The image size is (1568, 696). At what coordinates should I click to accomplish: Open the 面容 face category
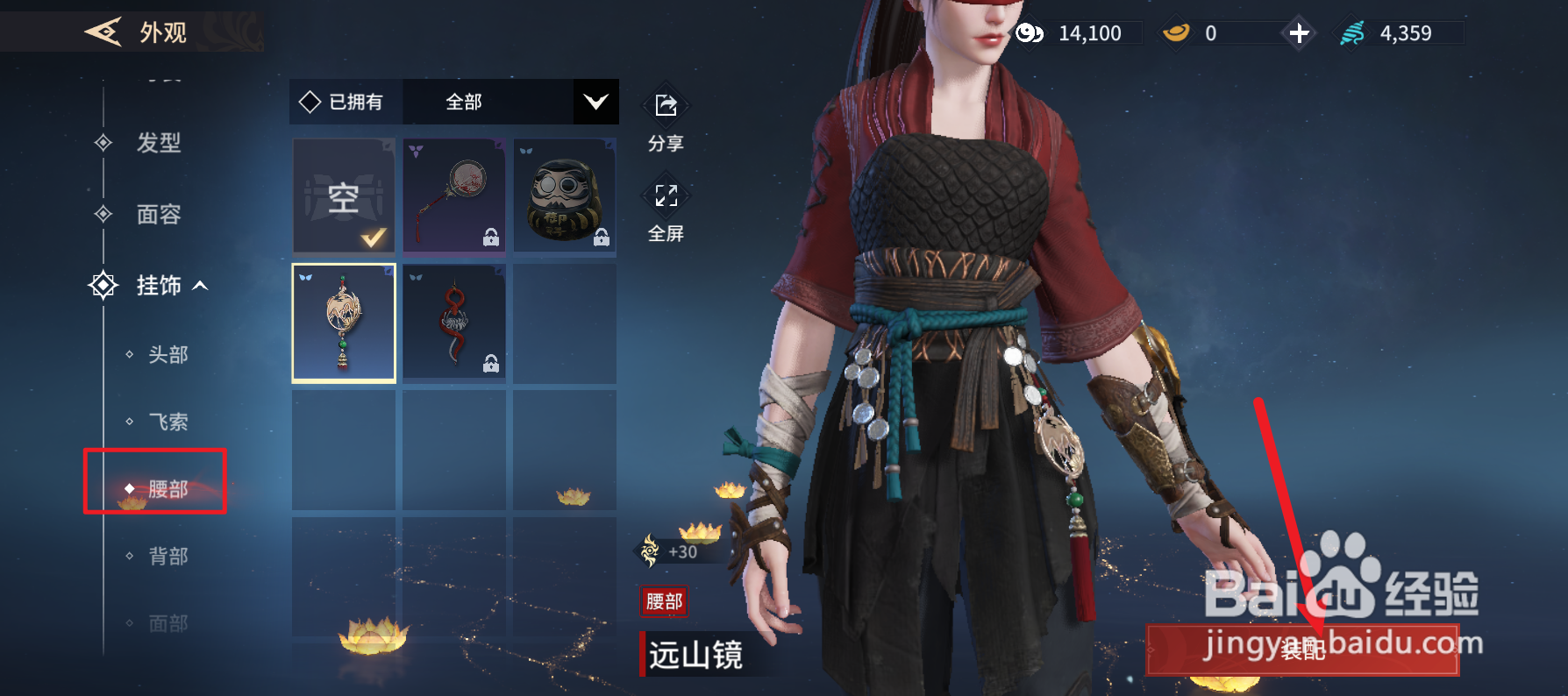coord(158,215)
